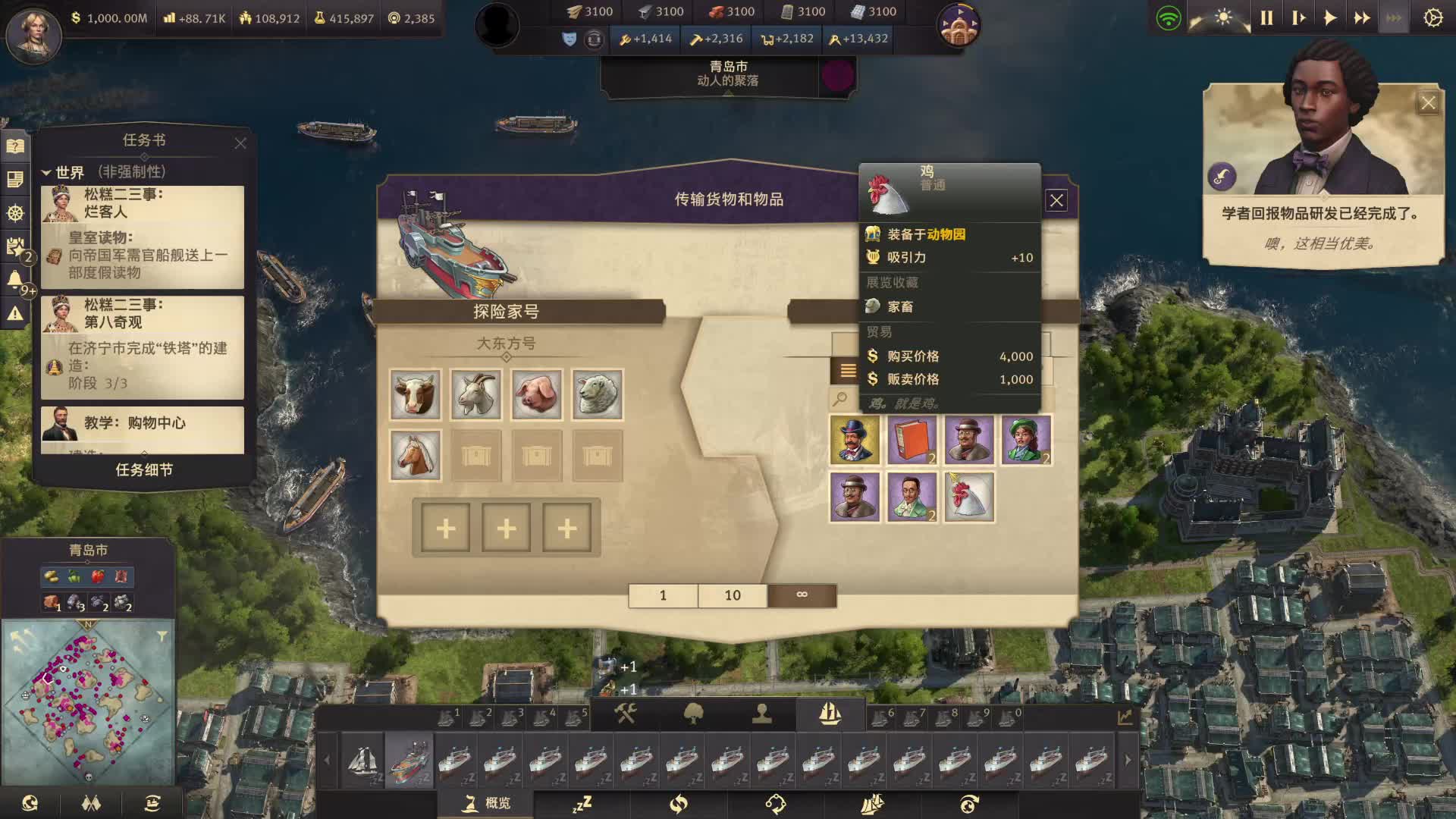1456x819 pixels.
Task: Select the horse item slot
Action: [415, 455]
